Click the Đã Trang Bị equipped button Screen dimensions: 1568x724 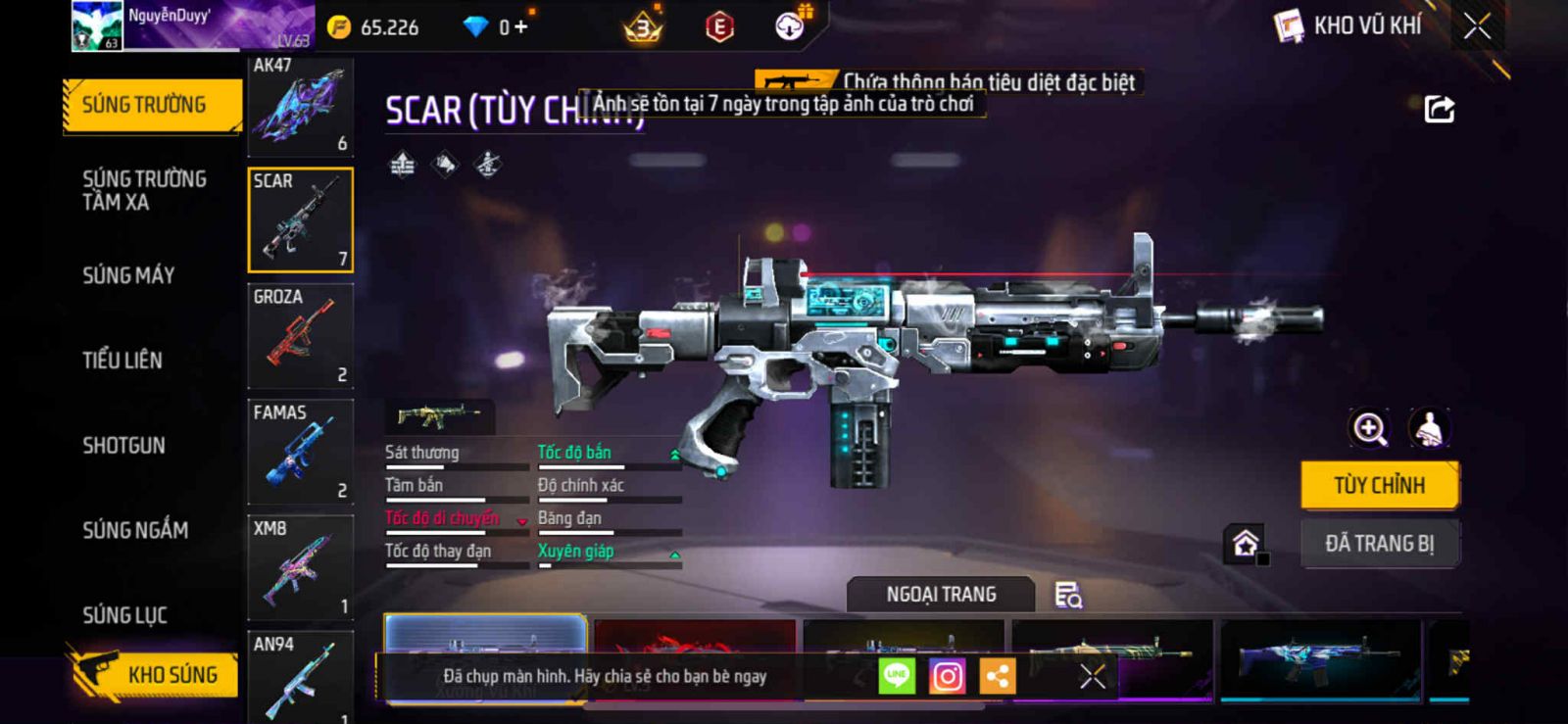pos(1379,544)
